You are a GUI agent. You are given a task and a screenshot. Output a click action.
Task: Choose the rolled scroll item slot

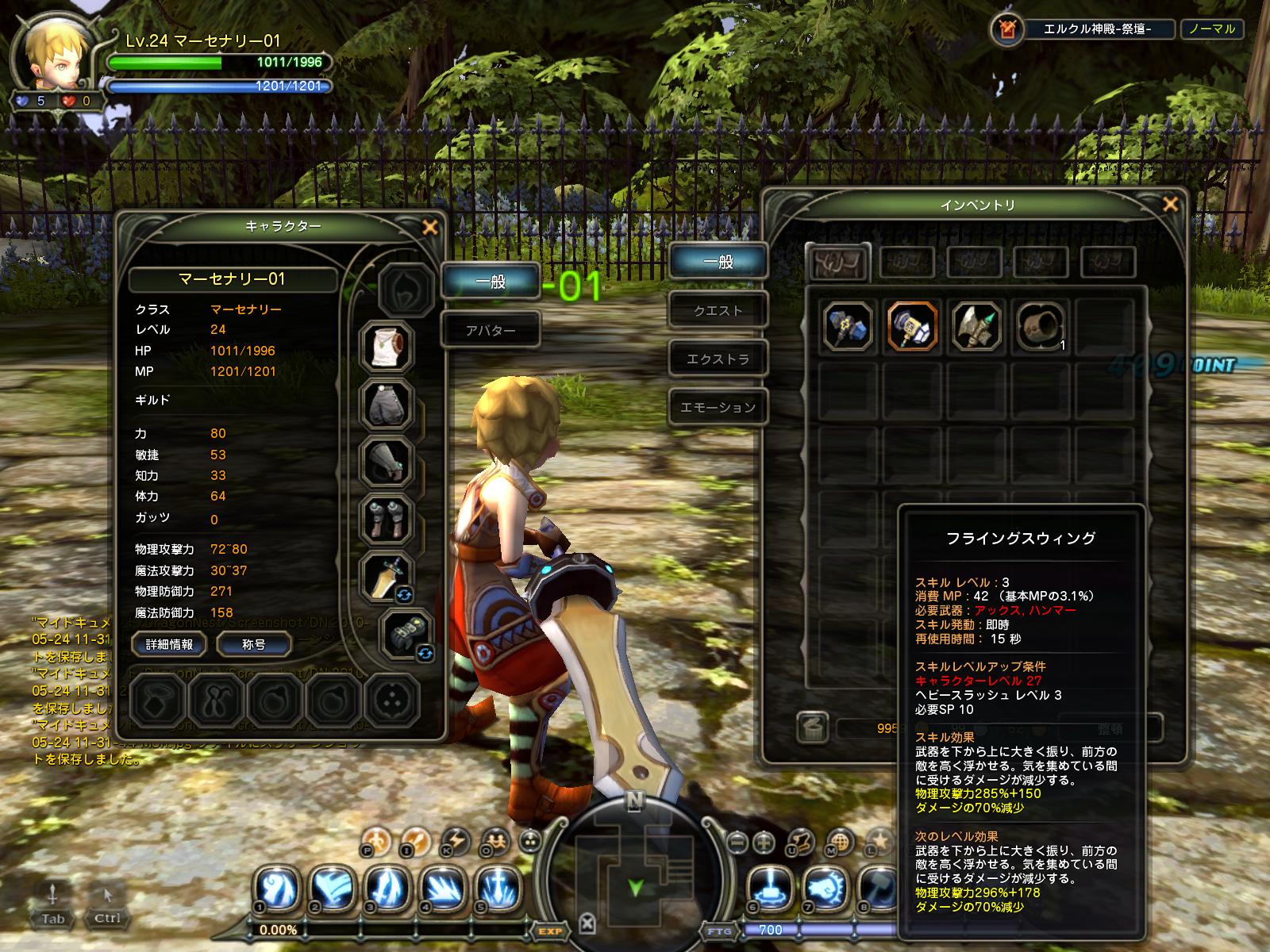point(1040,326)
